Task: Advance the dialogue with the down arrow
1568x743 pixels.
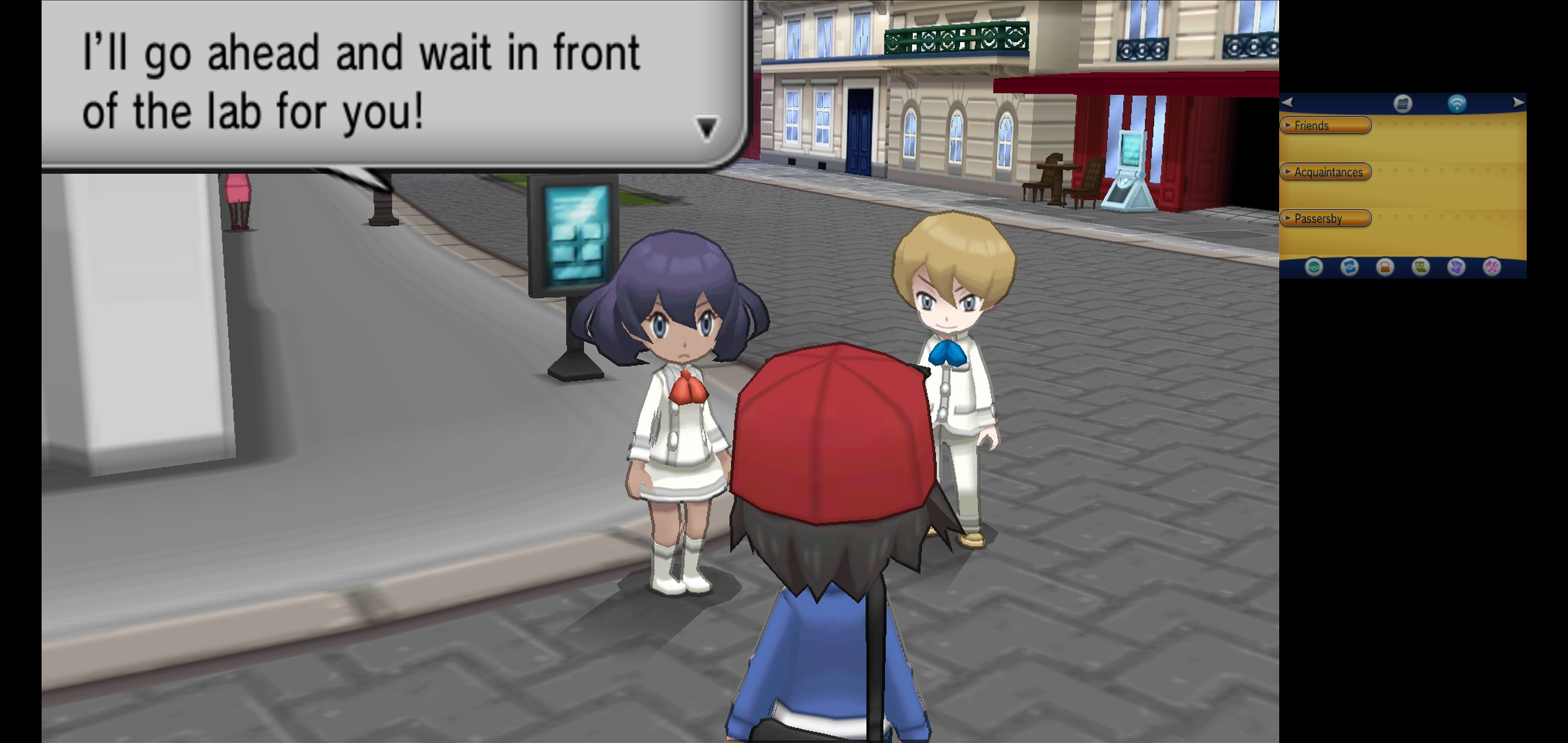Action: 707,128
